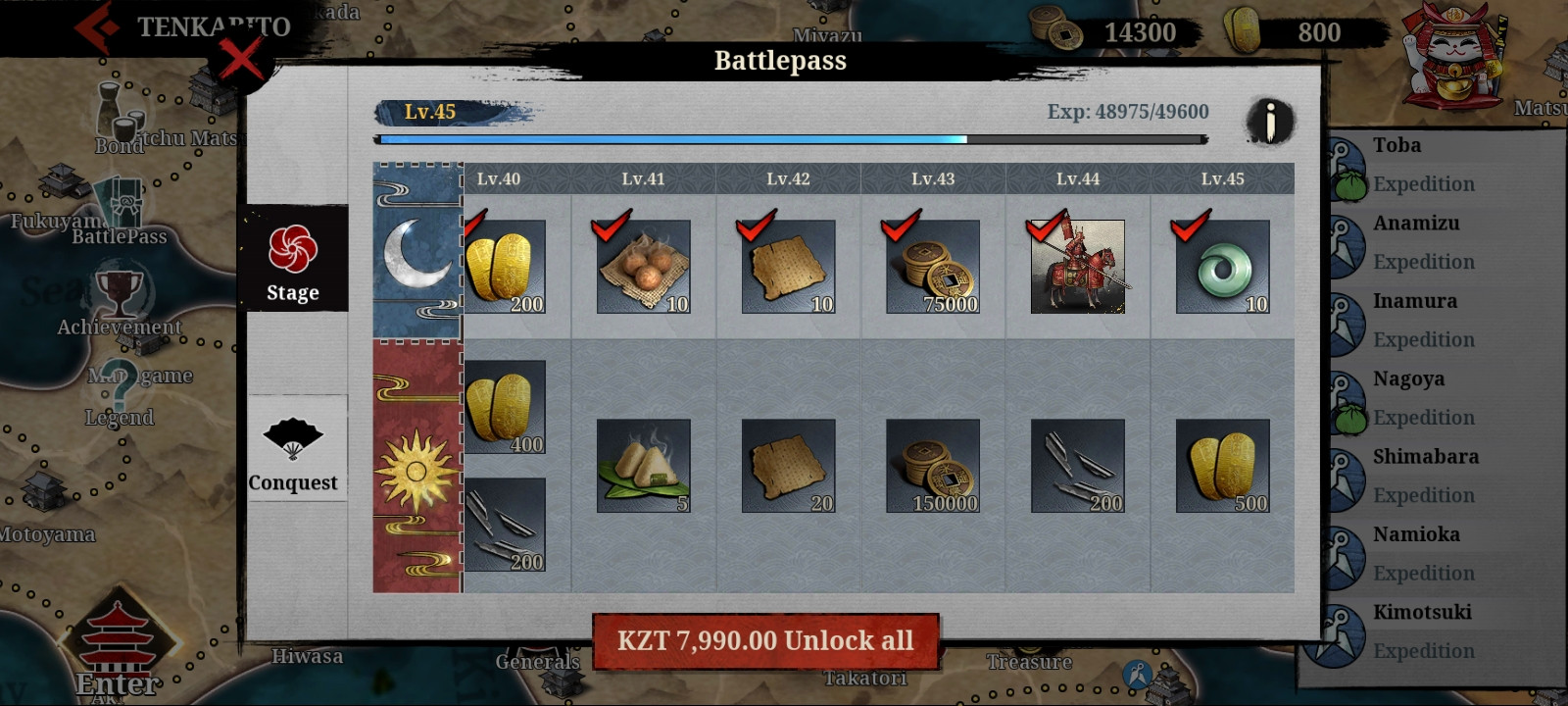Select the Lv.42 free parchment reward of 10

coord(788,267)
